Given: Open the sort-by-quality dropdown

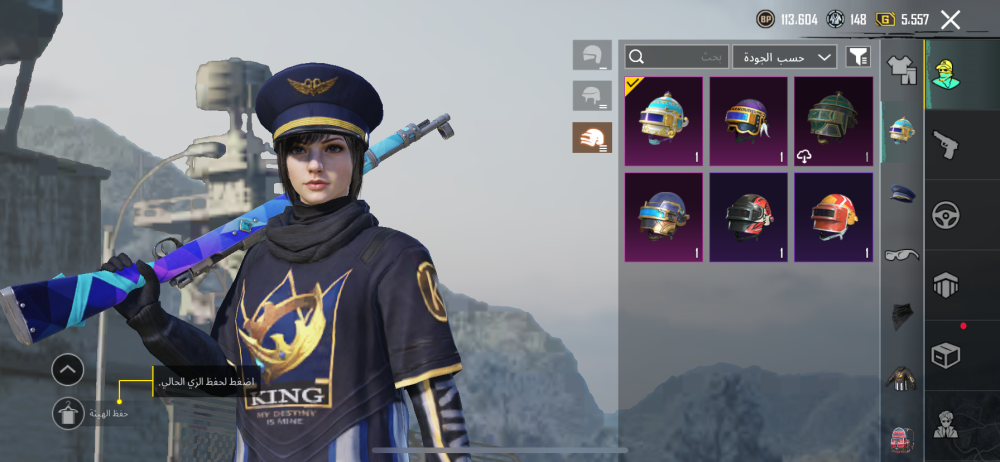Looking at the screenshot, I should tap(784, 57).
